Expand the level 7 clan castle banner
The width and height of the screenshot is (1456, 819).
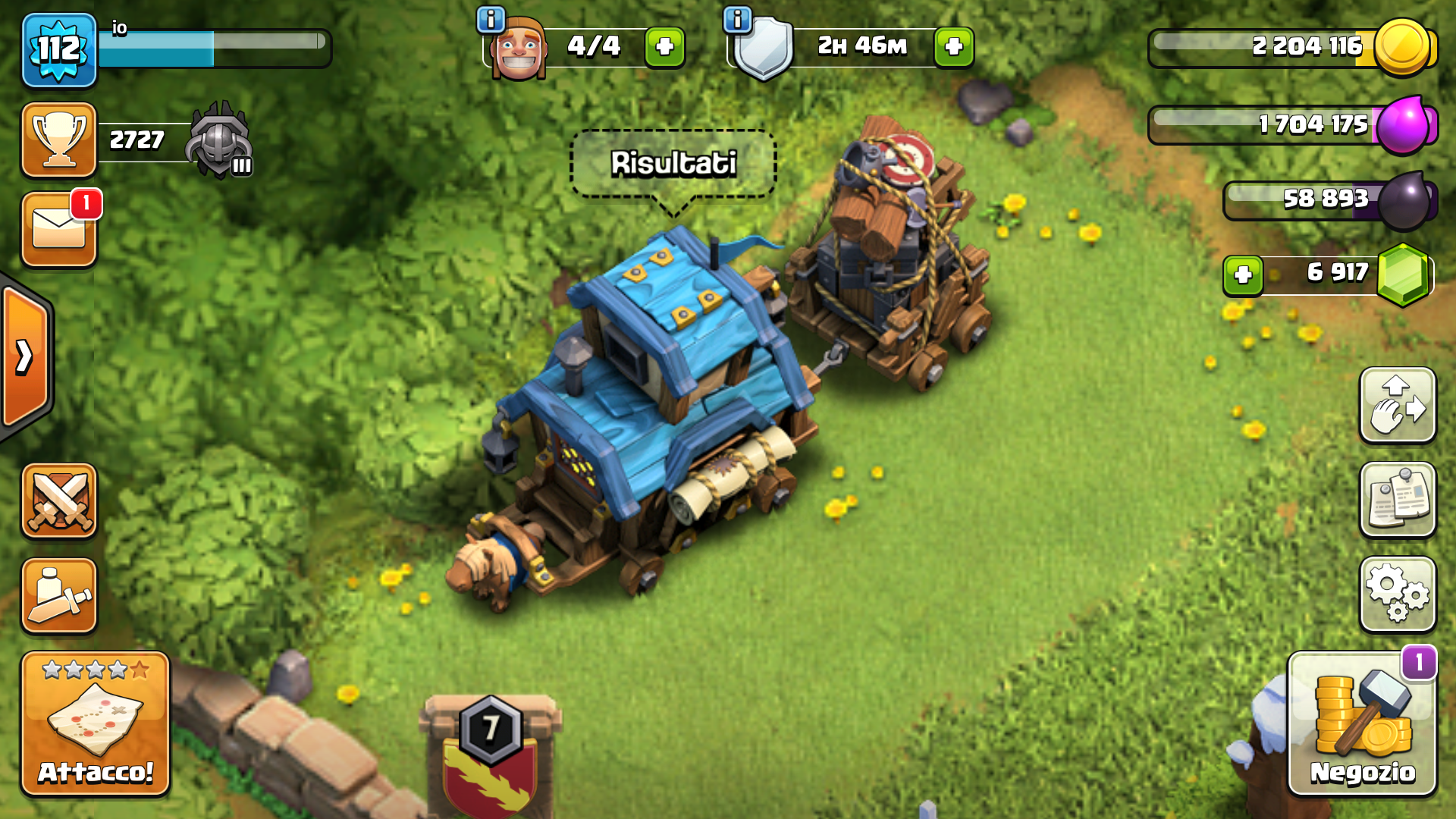pos(490,728)
